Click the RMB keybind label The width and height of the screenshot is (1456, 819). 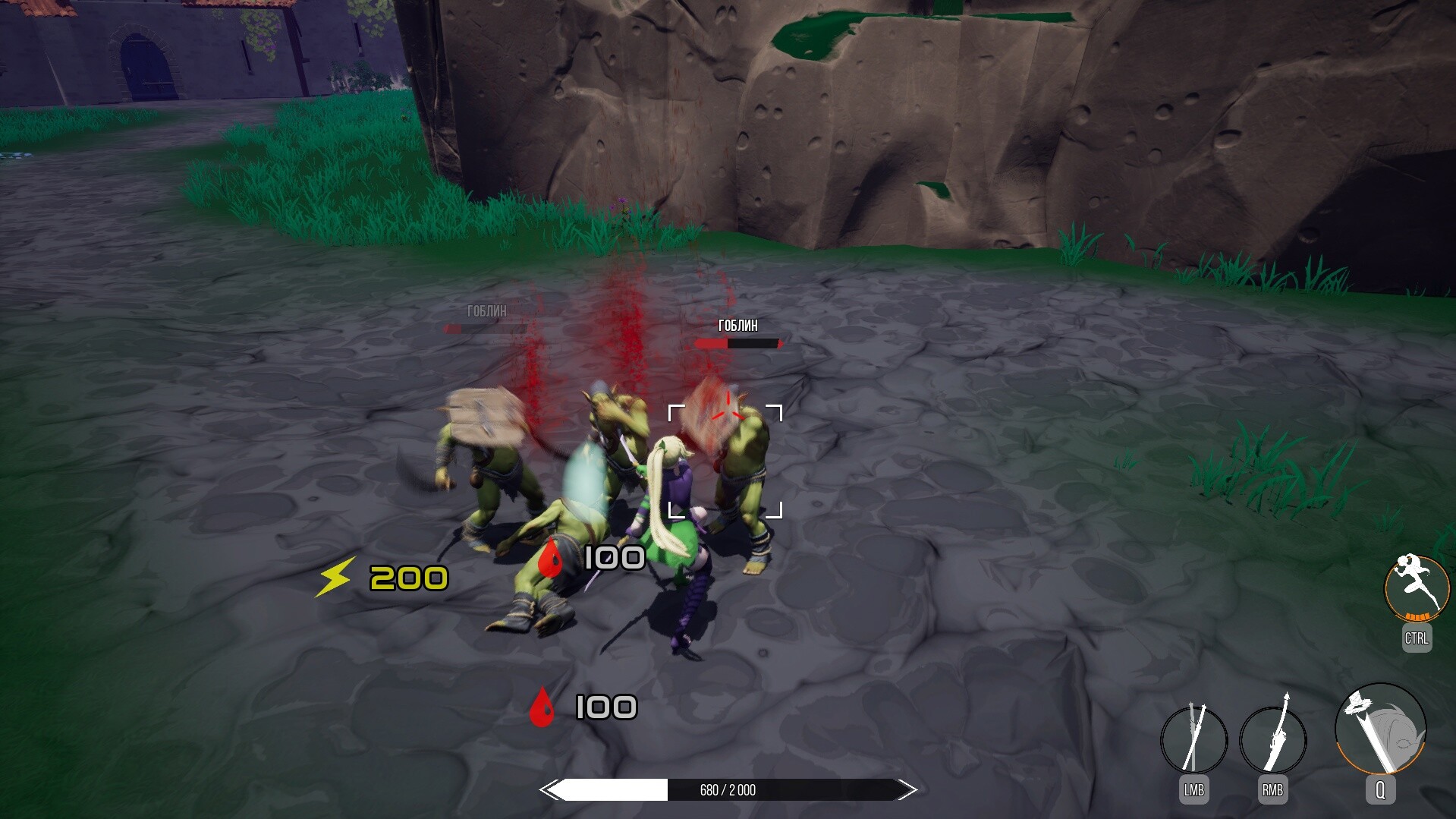point(1272,789)
